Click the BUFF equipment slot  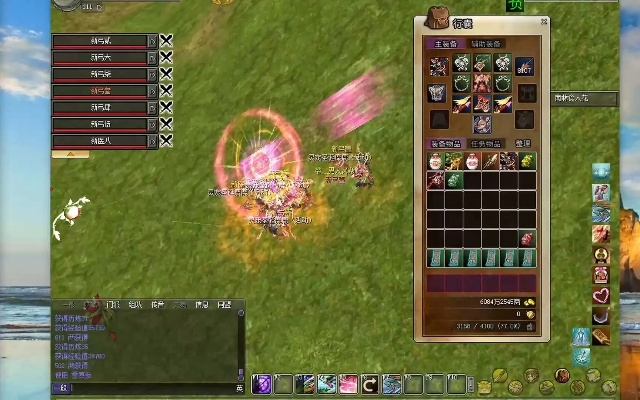[x=526, y=68]
